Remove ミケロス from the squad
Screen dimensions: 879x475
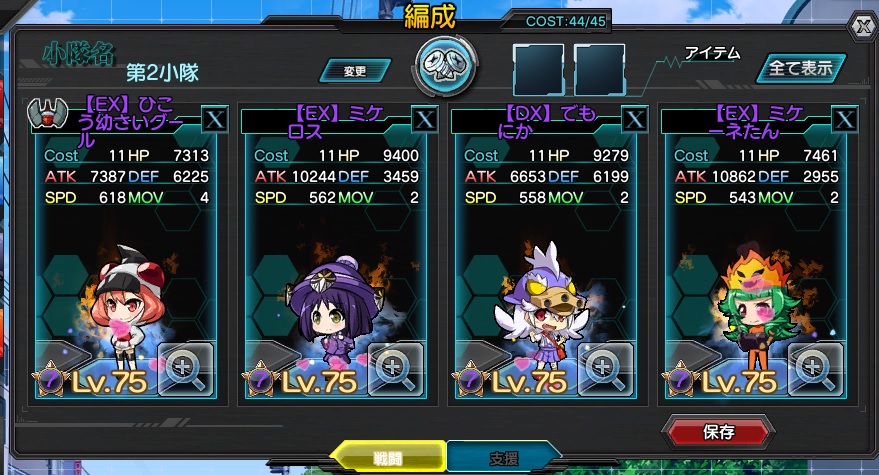point(425,119)
